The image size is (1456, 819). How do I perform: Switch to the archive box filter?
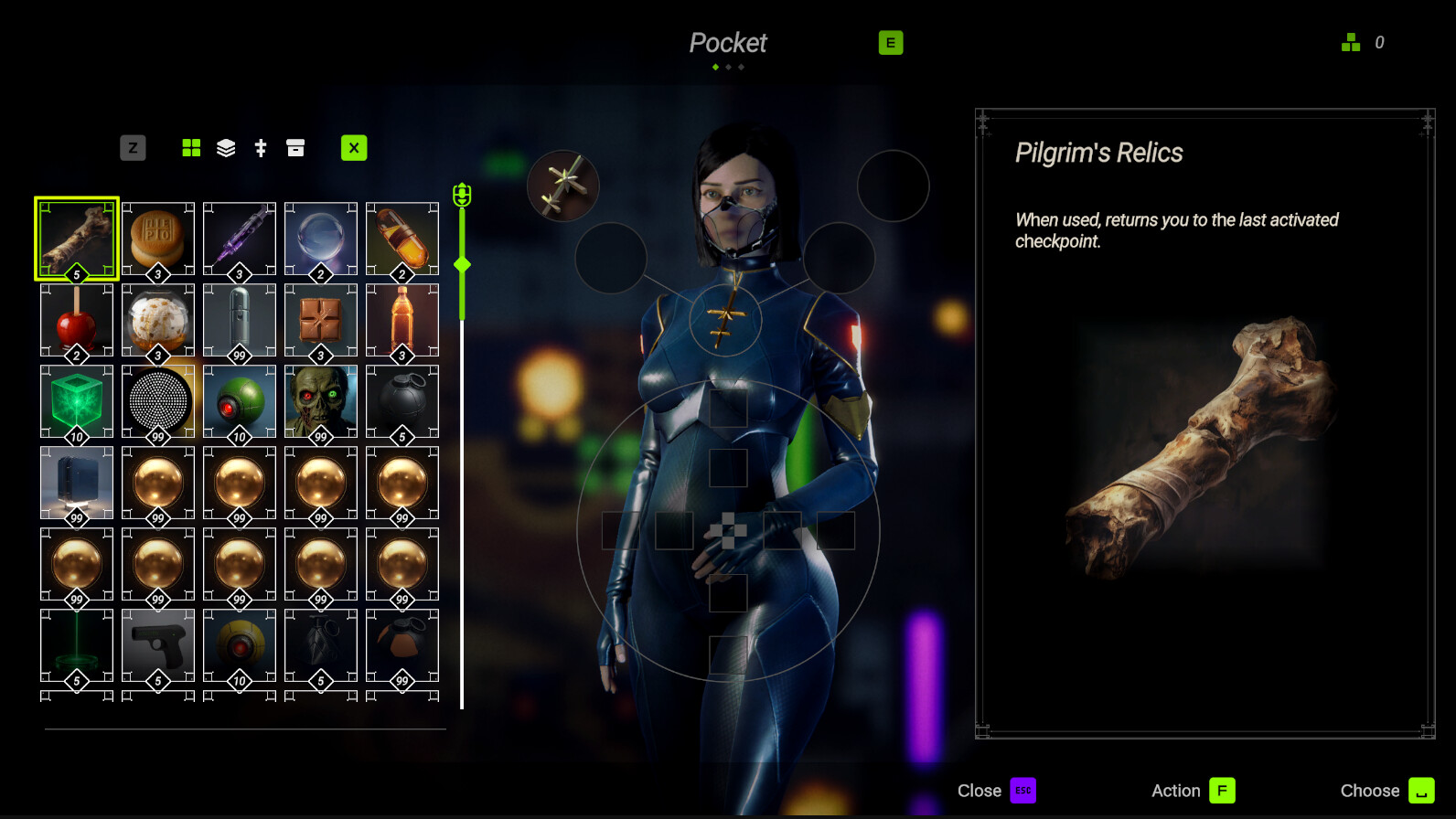tap(295, 148)
